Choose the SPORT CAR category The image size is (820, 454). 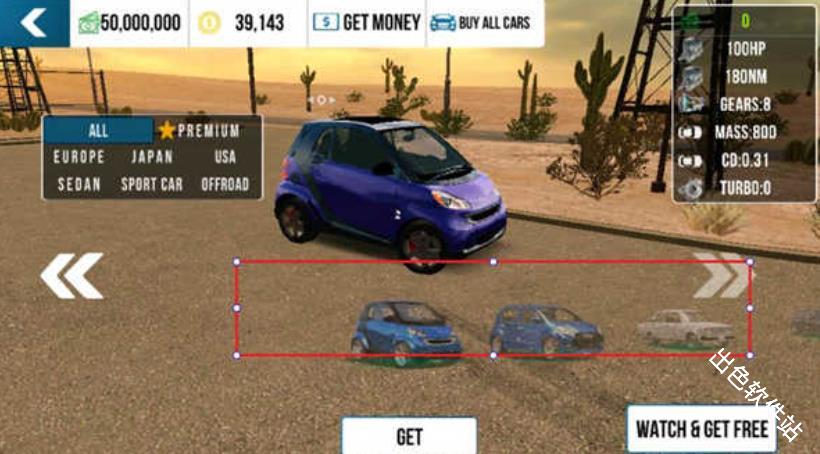152,184
